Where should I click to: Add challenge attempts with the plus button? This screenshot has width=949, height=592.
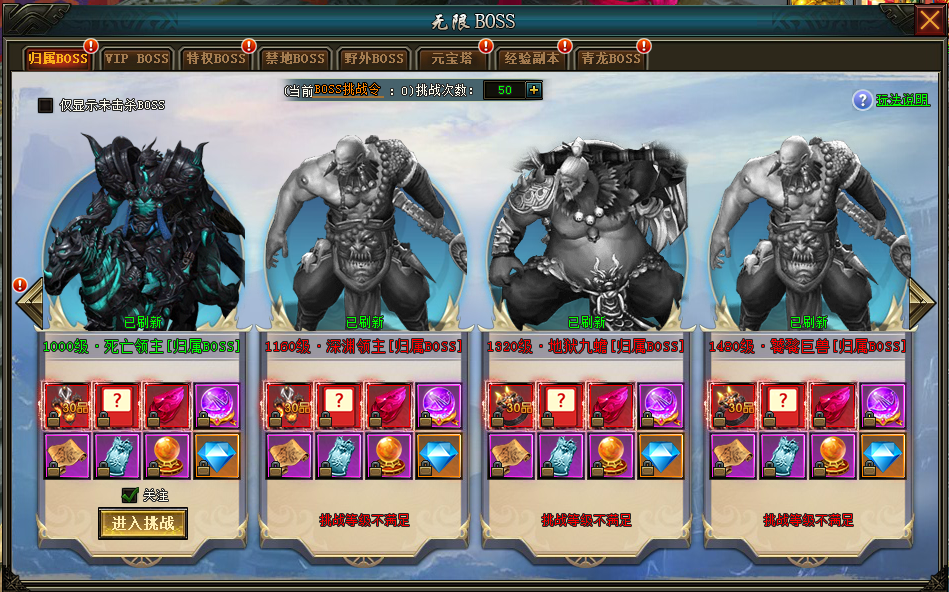pos(534,90)
